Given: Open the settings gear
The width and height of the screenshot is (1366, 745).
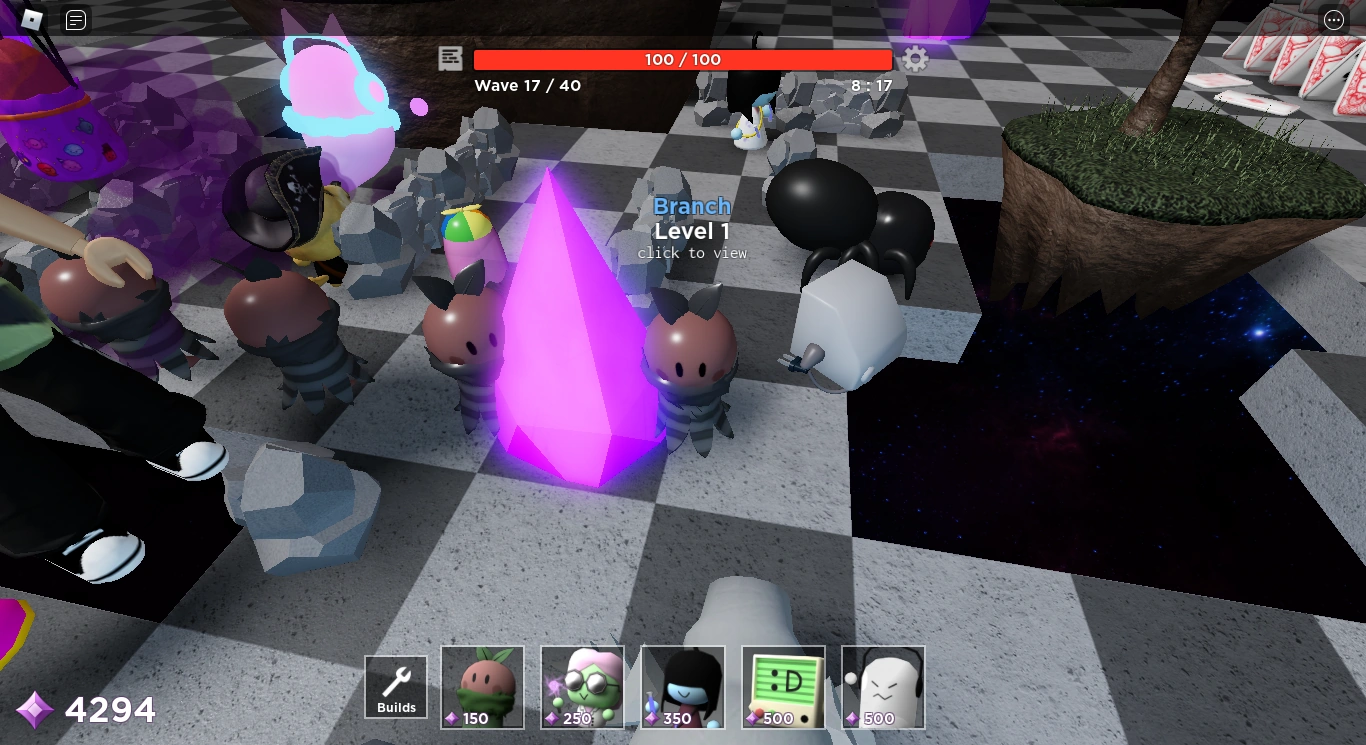Looking at the screenshot, I should [x=916, y=60].
